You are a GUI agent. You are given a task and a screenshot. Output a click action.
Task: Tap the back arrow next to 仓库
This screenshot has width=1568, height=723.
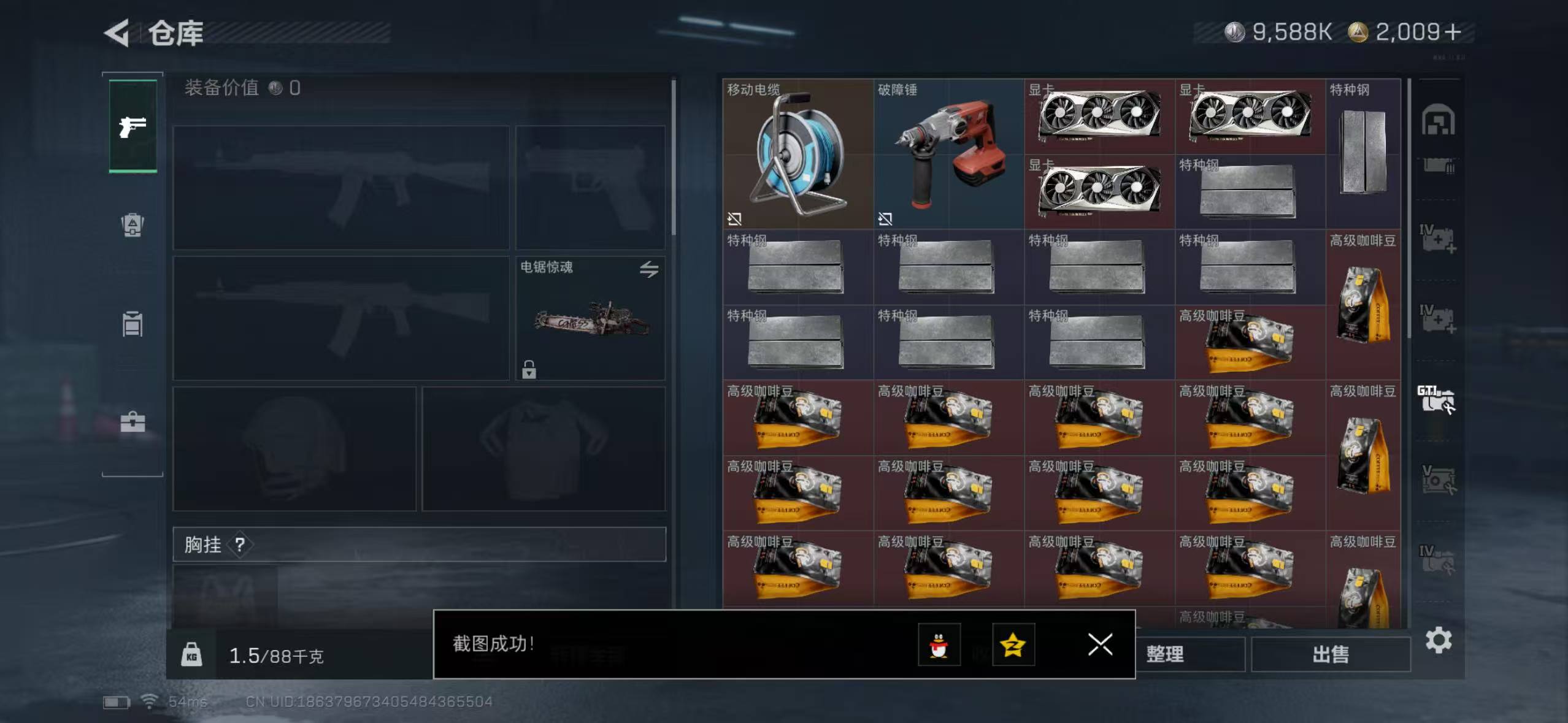pyautogui.click(x=117, y=34)
